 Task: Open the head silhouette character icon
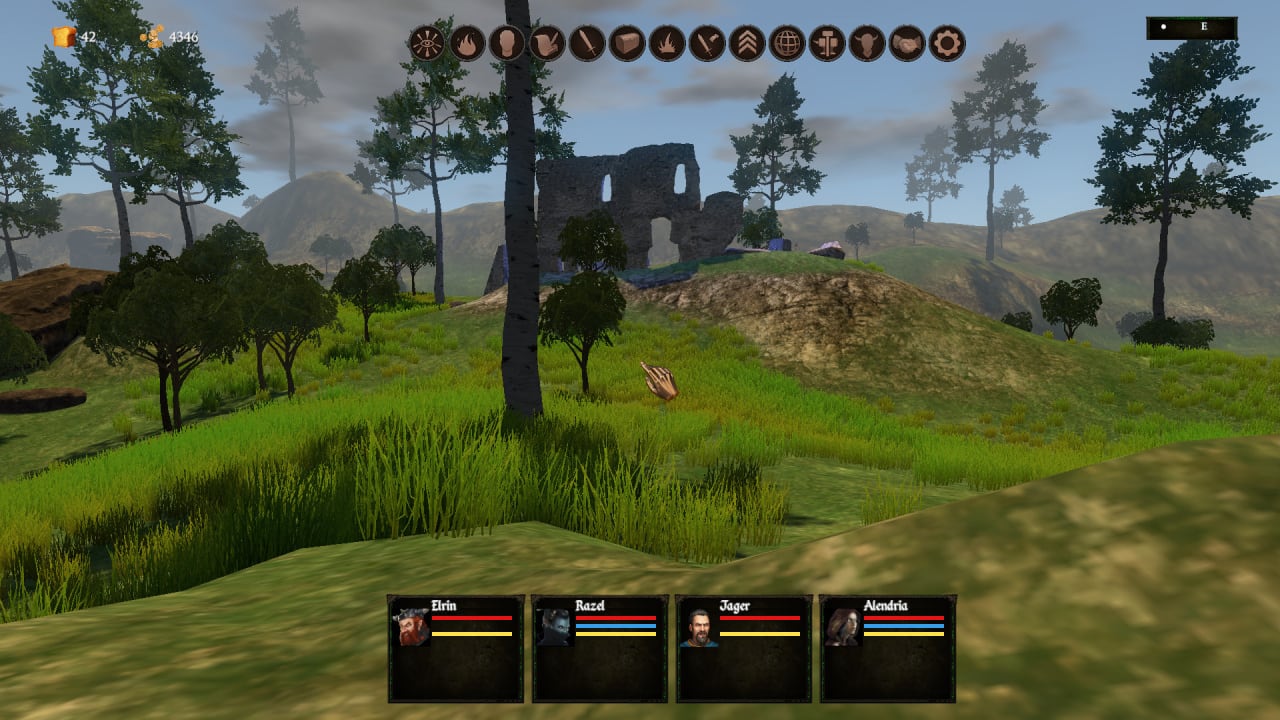coord(507,43)
